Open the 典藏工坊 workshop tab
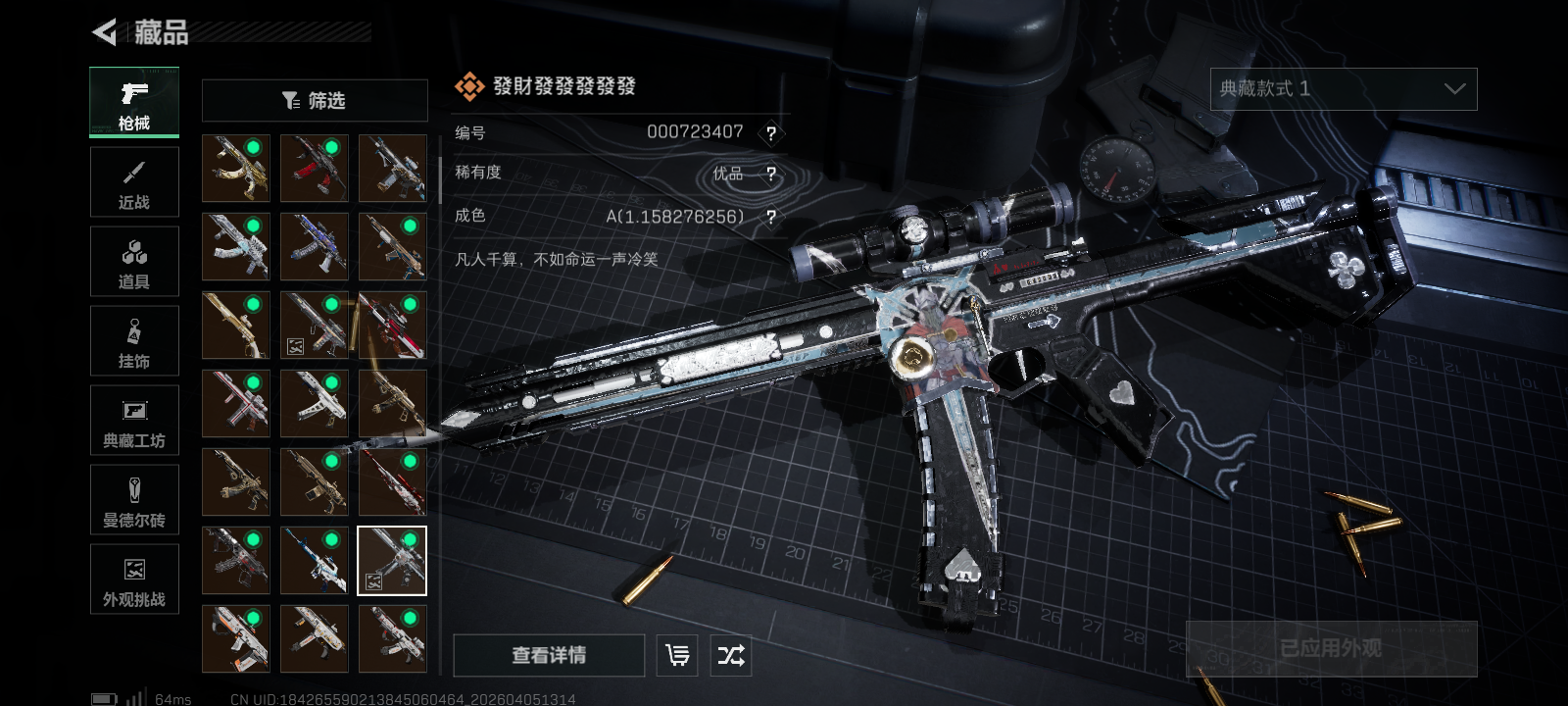Viewport: 1568px width, 706px height. click(x=134, y=421)
